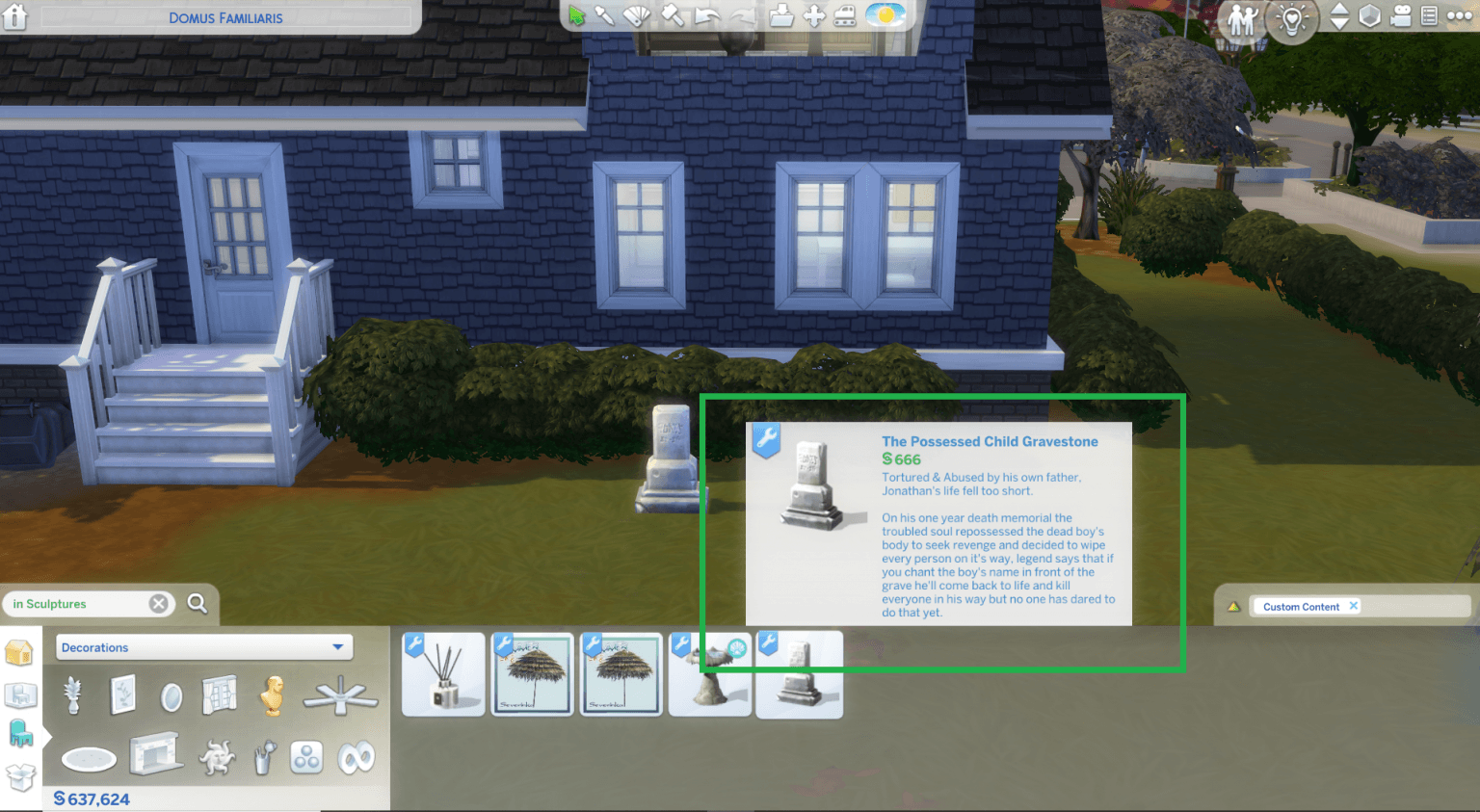
Task: Open the Objects by Function teal chair tab
Action: tap(21, 730)
